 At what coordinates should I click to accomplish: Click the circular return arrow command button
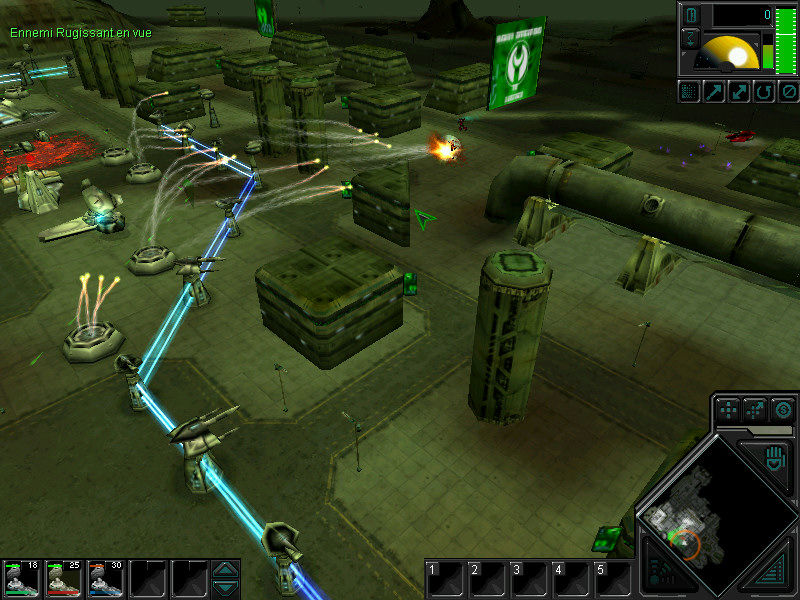tap(763, 92)
